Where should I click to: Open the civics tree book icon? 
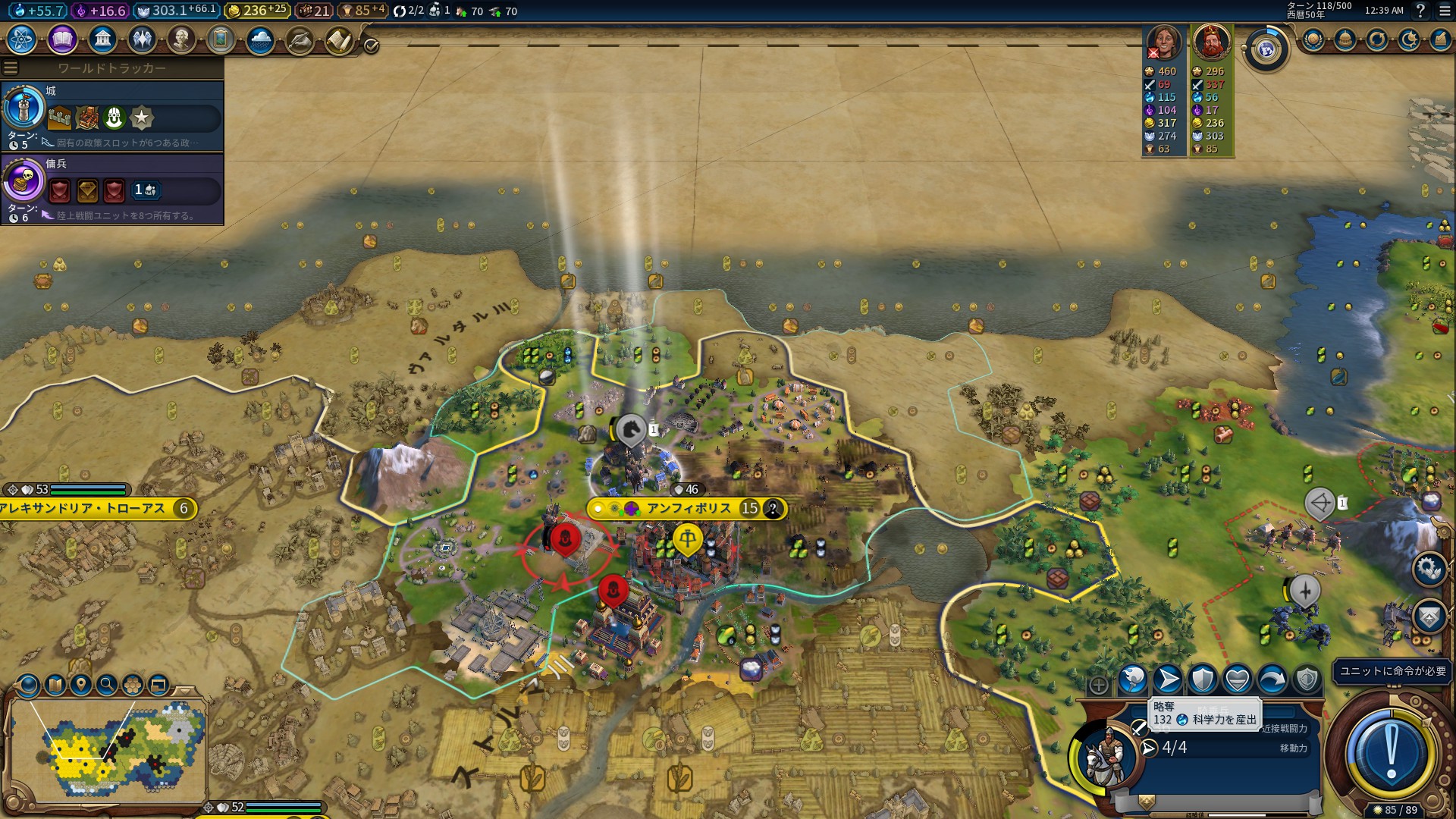point(62,39)
